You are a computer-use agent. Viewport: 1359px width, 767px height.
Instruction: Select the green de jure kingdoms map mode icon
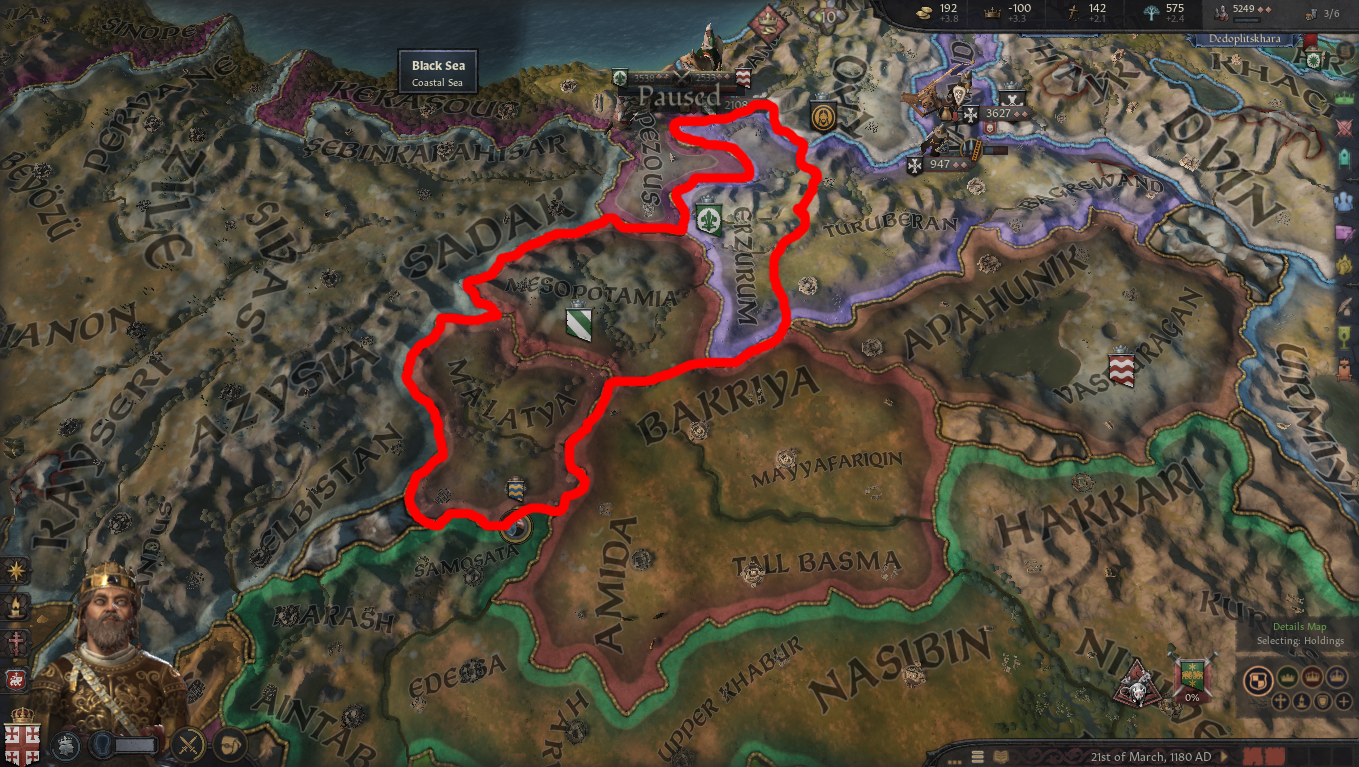1288,676
